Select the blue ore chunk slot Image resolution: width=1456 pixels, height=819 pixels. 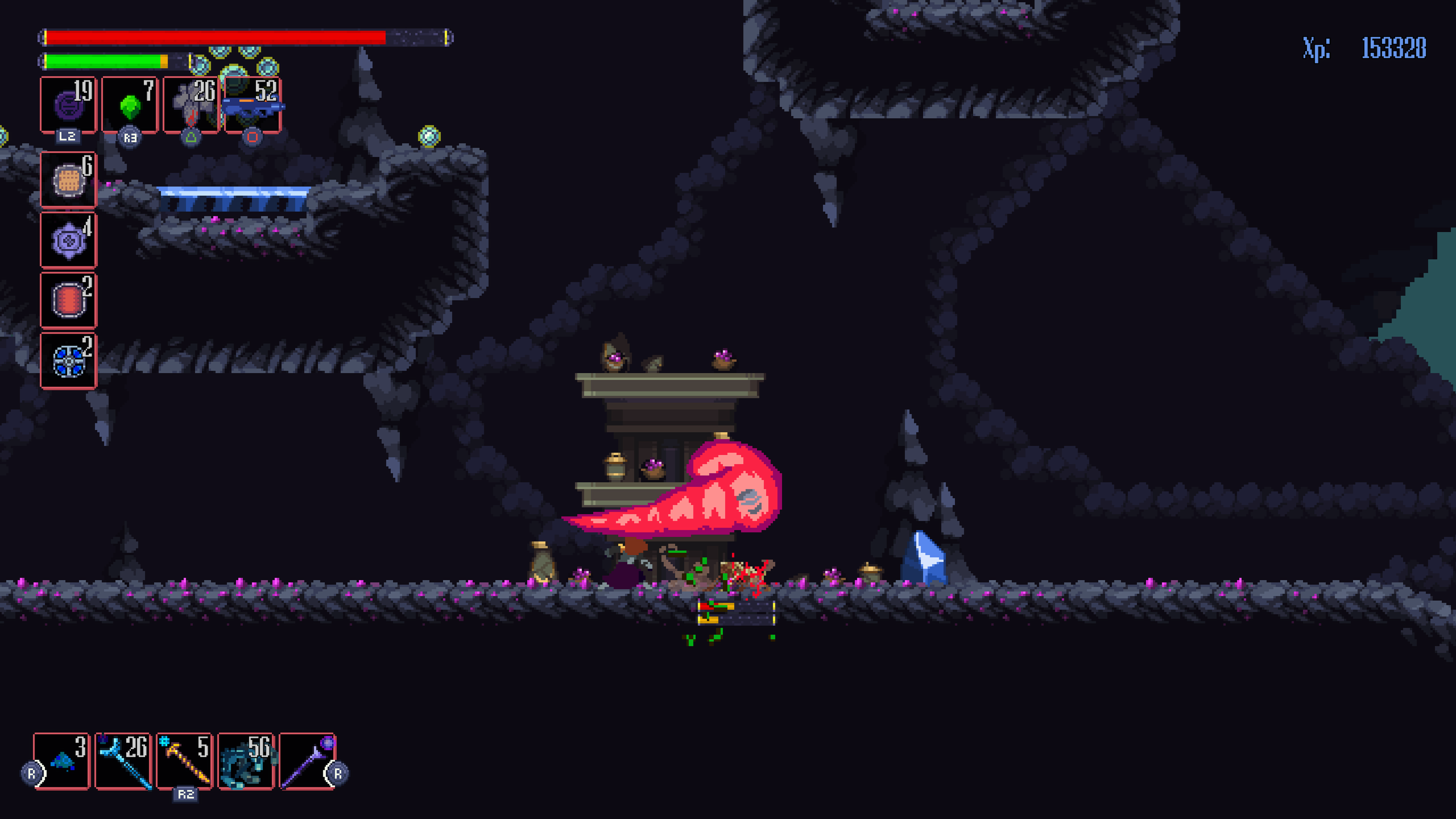[x=62, y=761]
